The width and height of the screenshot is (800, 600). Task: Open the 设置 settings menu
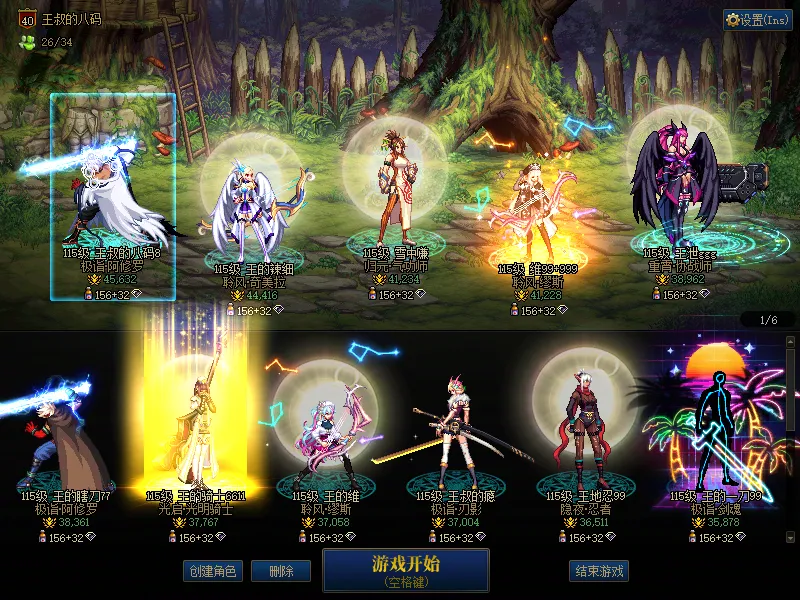coord(758,20)
